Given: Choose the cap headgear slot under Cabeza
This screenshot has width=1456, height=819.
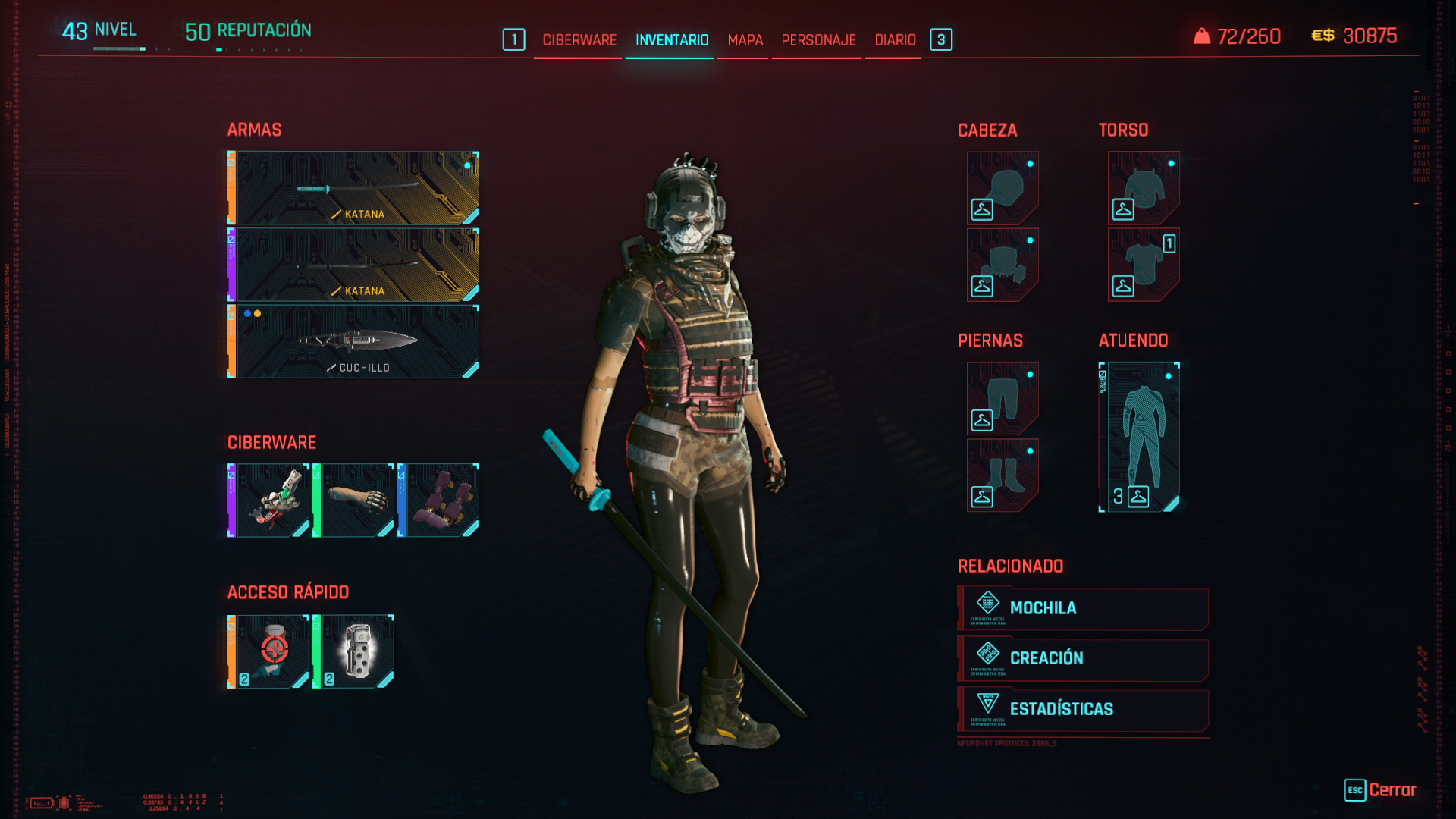Looking at the screenshot, I should coord(1003,188).
